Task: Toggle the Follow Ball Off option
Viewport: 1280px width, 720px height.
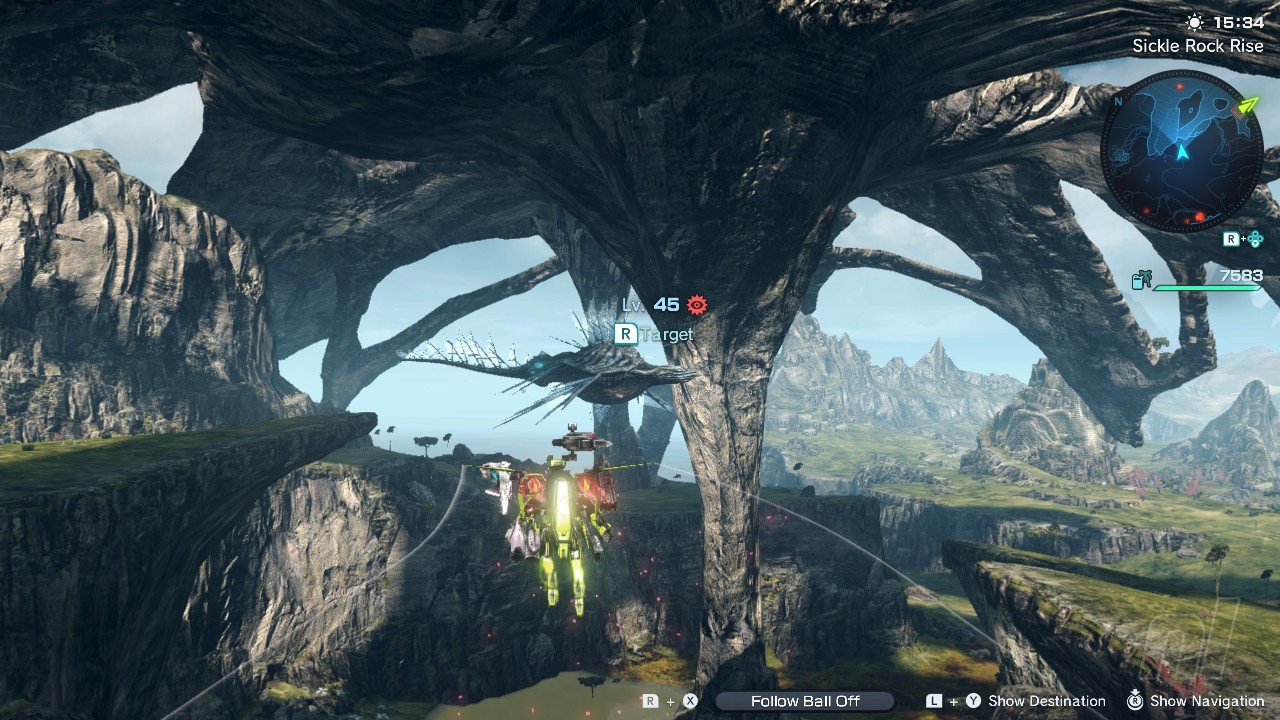Action: (804, 701)
